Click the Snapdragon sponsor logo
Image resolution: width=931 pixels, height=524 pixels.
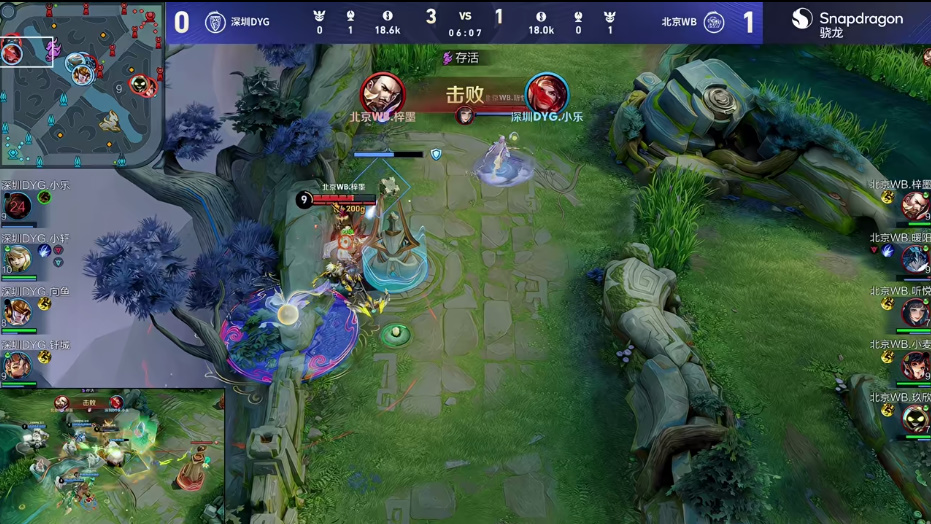846,22
